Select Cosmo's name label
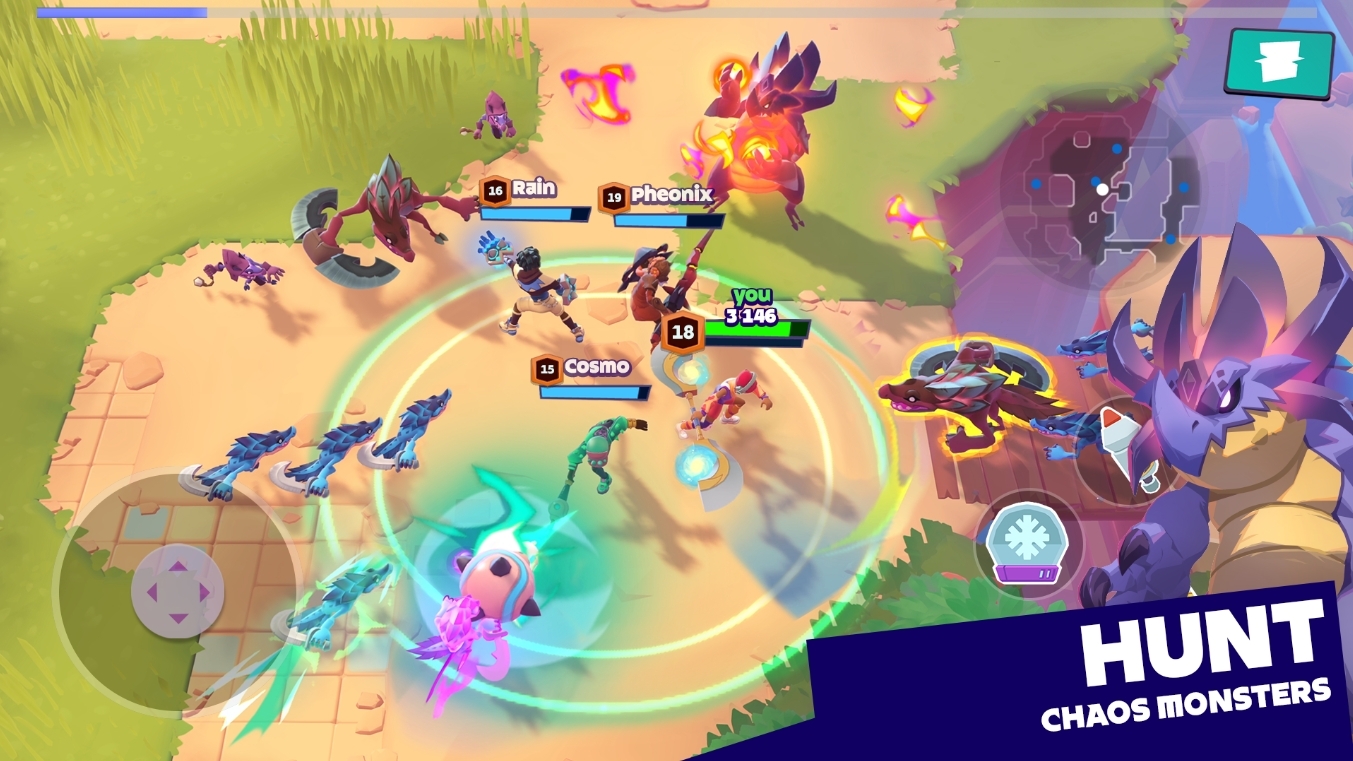This screenshot has width=1353, height=761. 599,369
